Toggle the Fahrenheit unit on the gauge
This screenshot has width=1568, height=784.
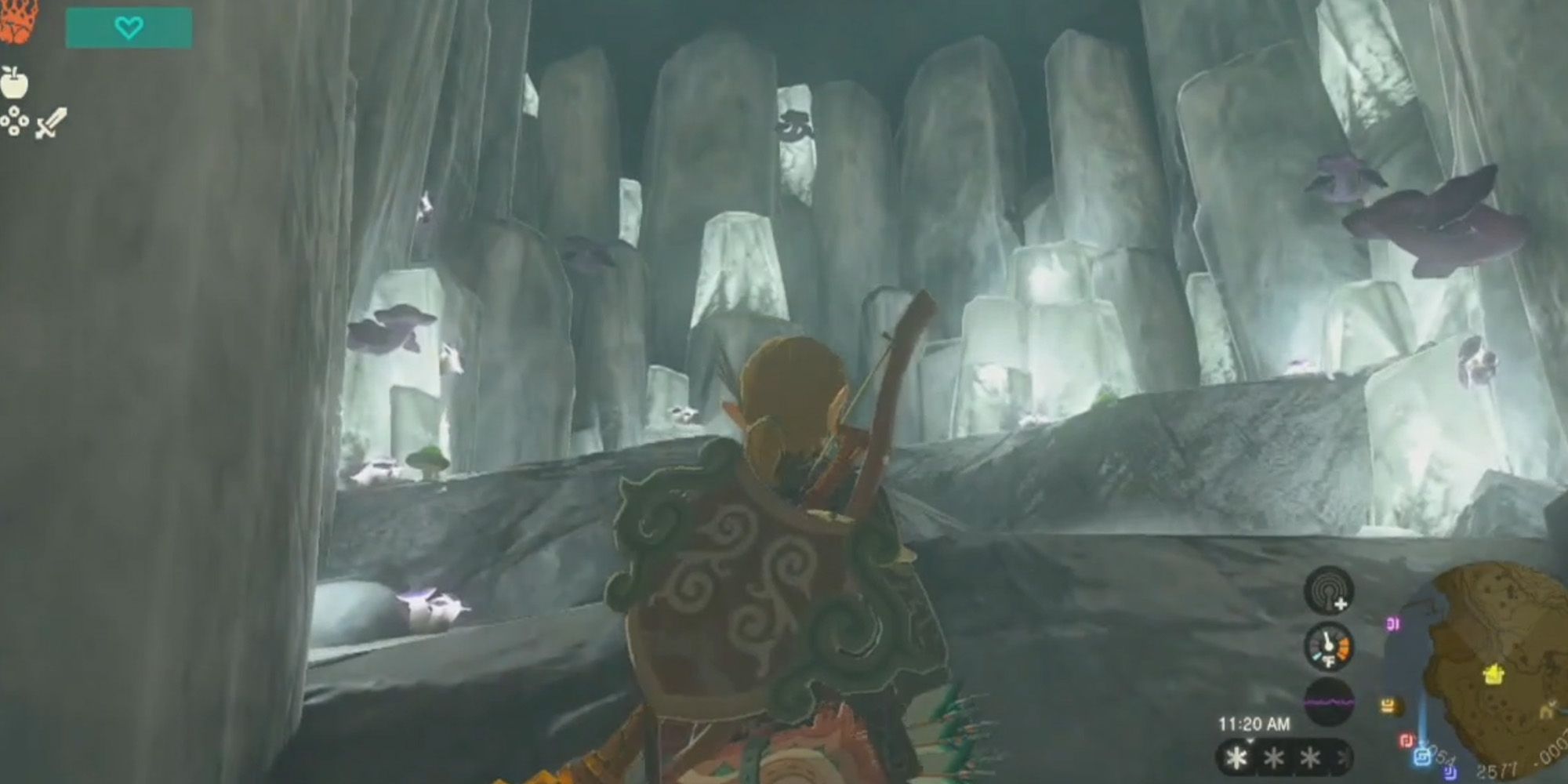(1329, 660)
